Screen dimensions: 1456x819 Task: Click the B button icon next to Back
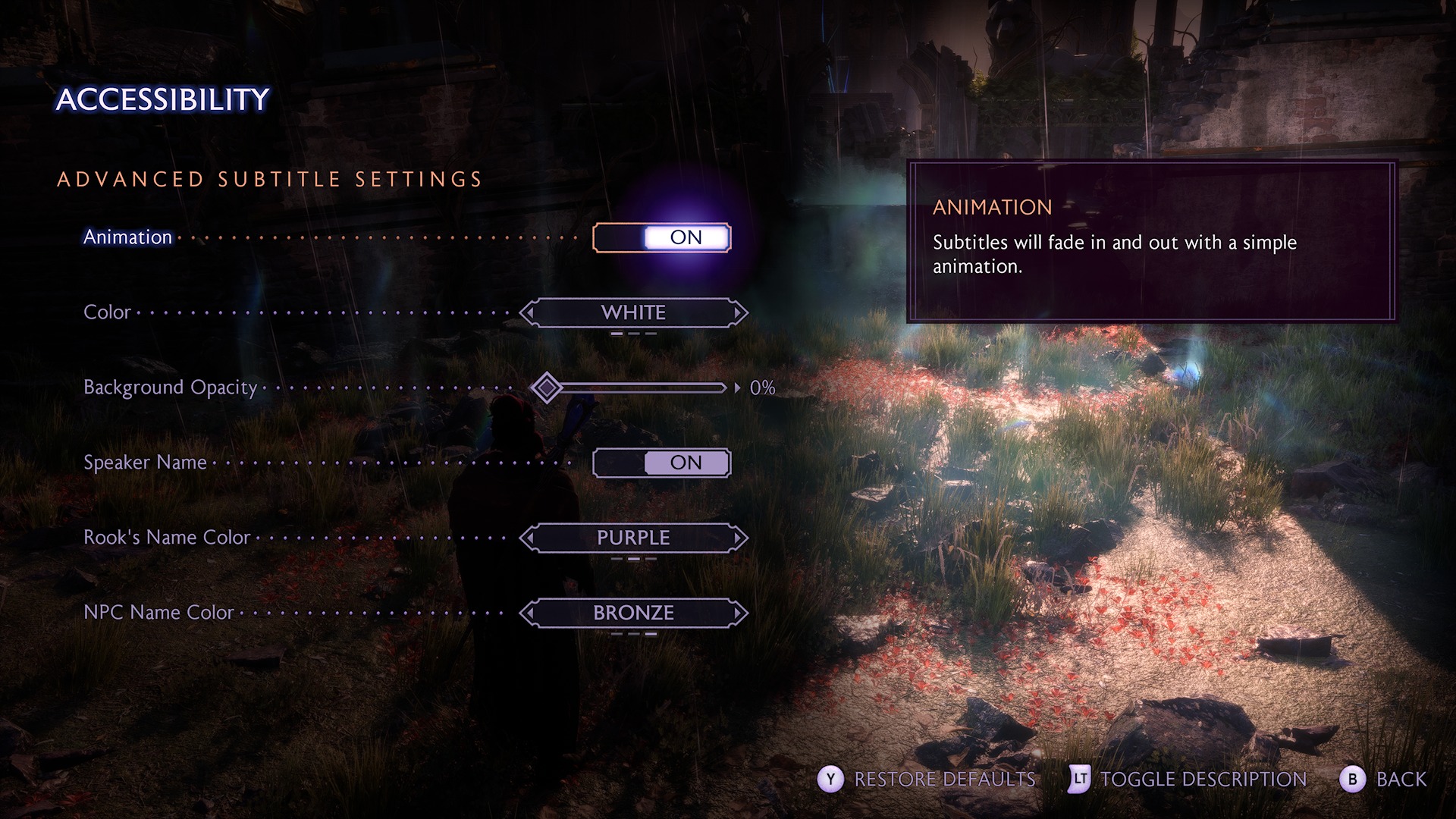tap(1351, 779)
